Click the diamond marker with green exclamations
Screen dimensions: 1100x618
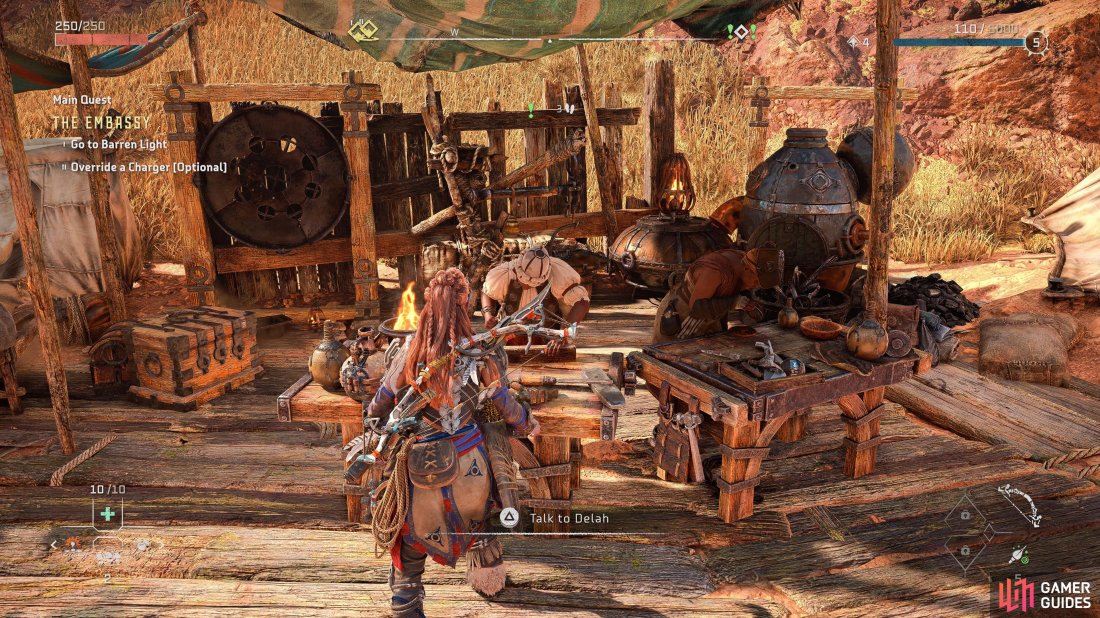coord(741,32)
